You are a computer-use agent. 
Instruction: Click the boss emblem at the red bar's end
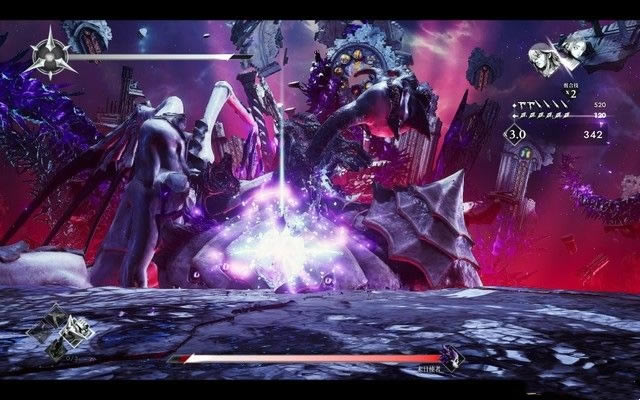point(452,356)
